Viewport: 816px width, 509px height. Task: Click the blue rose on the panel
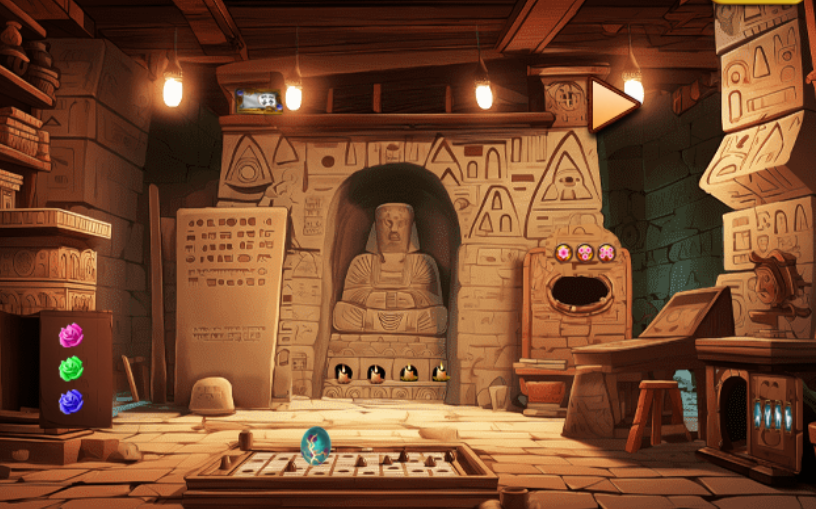click(x=70, y=402)
